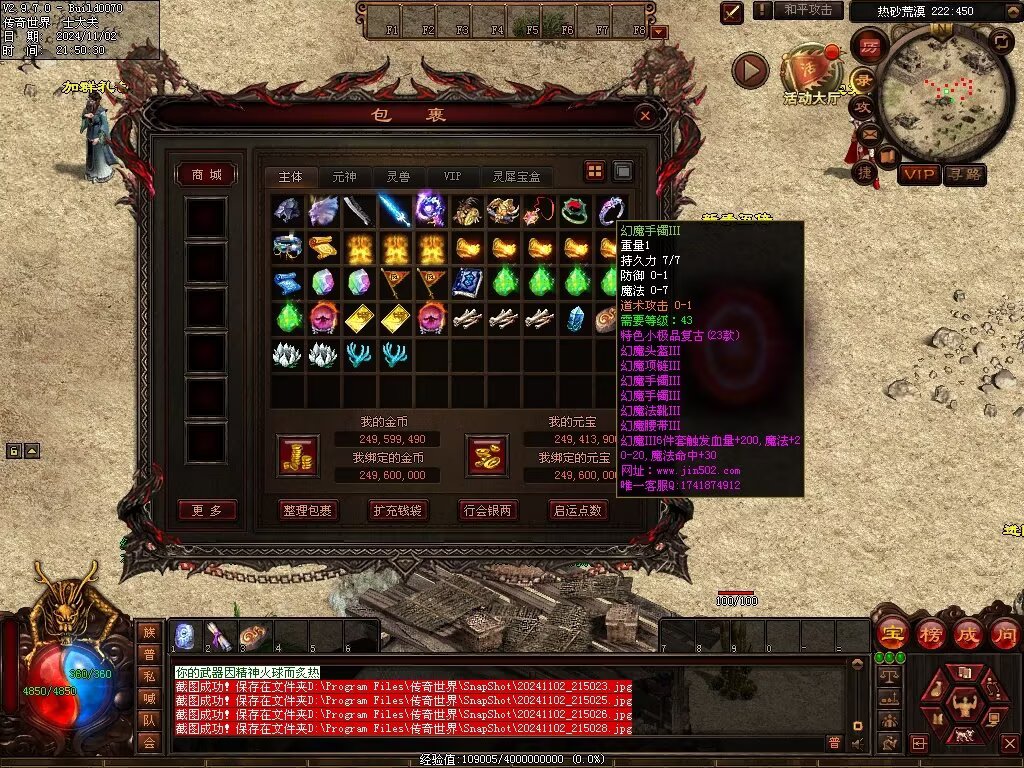Click the 扩充钱袋 button
Screen dimensions: 1024x768
coord(397,510)
